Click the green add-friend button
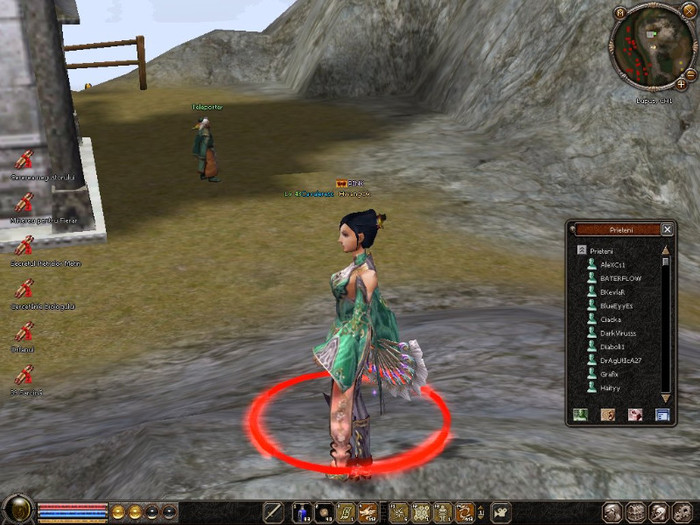 580,414
